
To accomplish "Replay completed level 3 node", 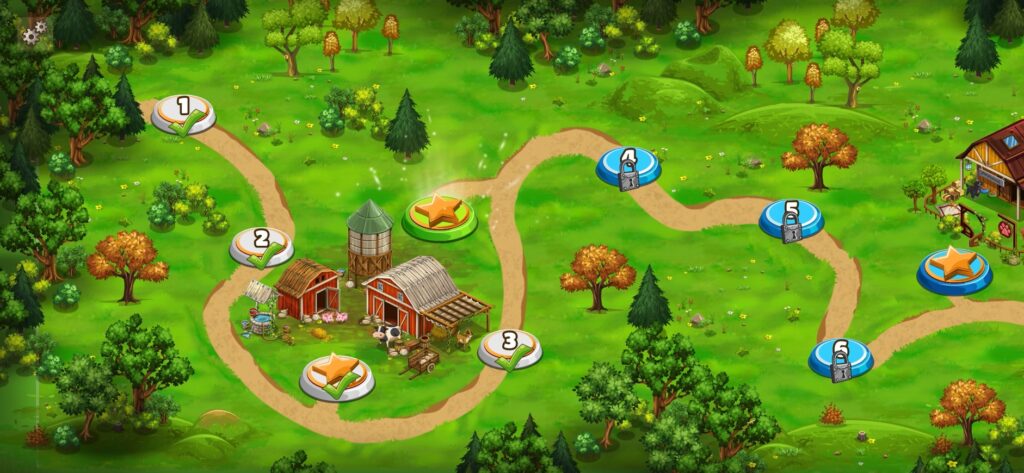I will pyautogui.click(x=510, y=348).
